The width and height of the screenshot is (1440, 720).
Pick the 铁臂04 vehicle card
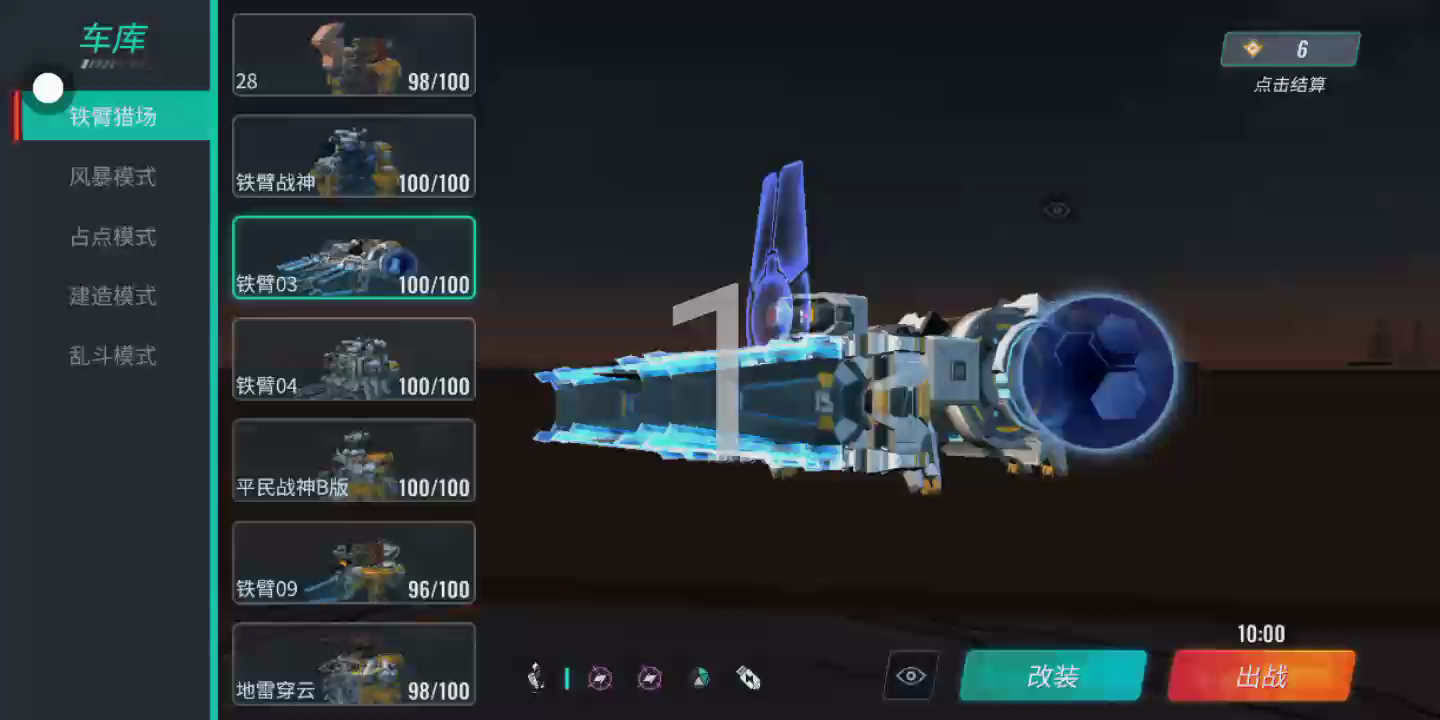[x=354, y=359]
